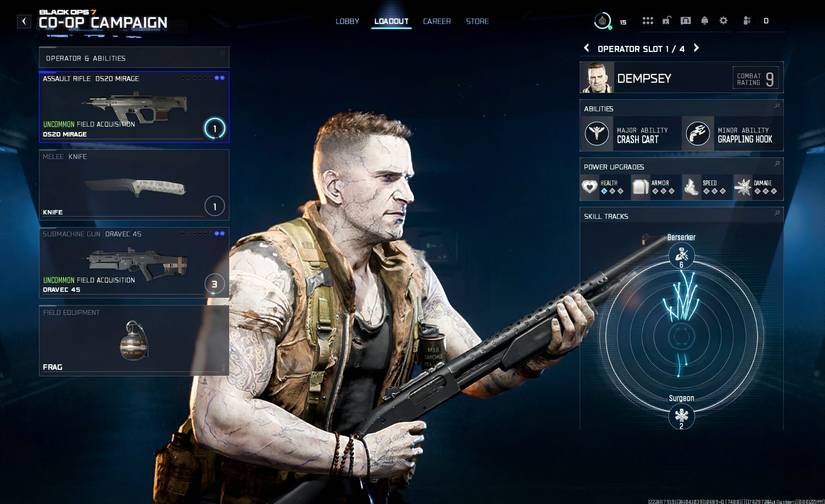
Task: Select the Armor power upgrade
Action: [x=654, y=186]
